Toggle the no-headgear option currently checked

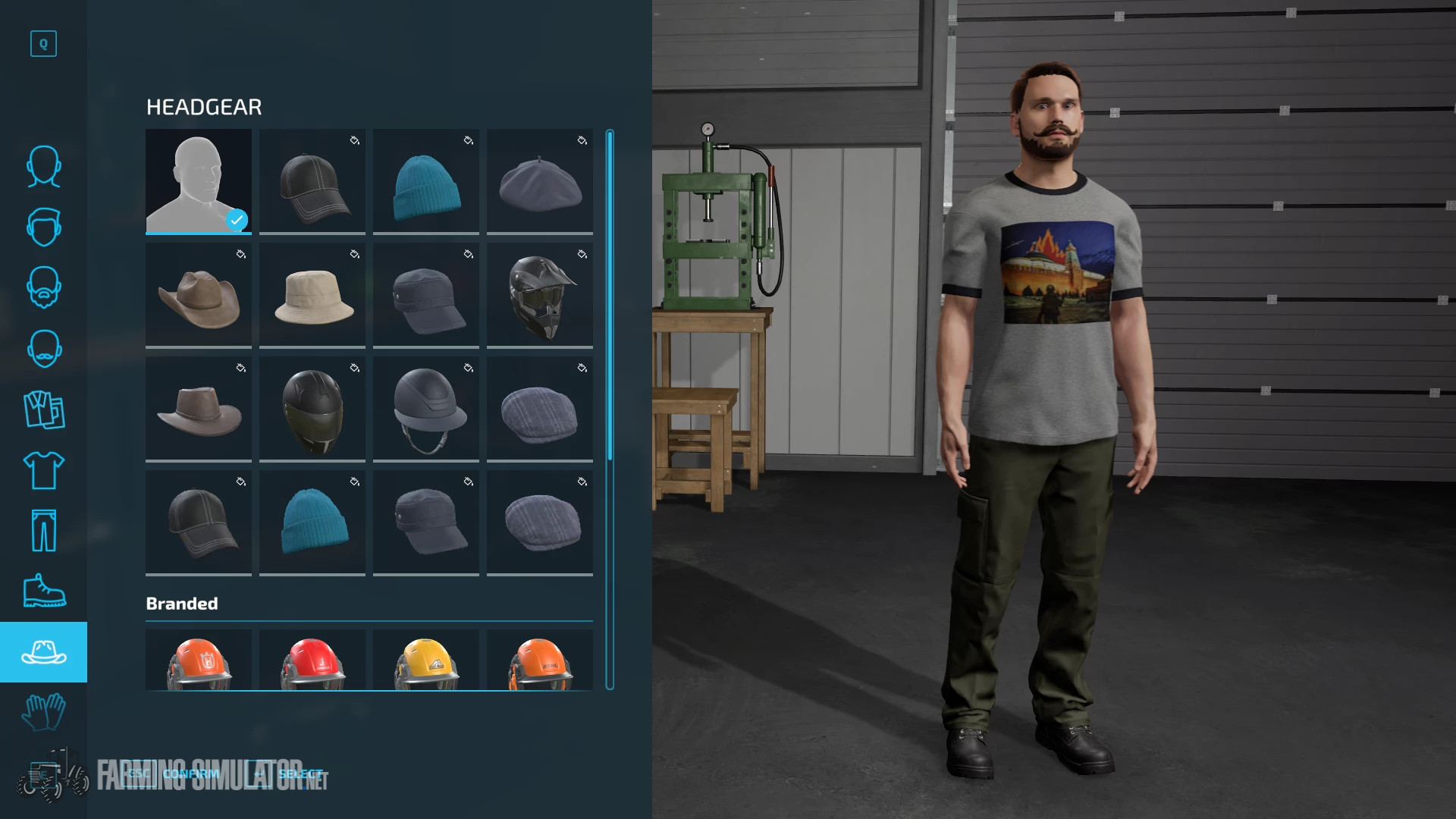198,182
